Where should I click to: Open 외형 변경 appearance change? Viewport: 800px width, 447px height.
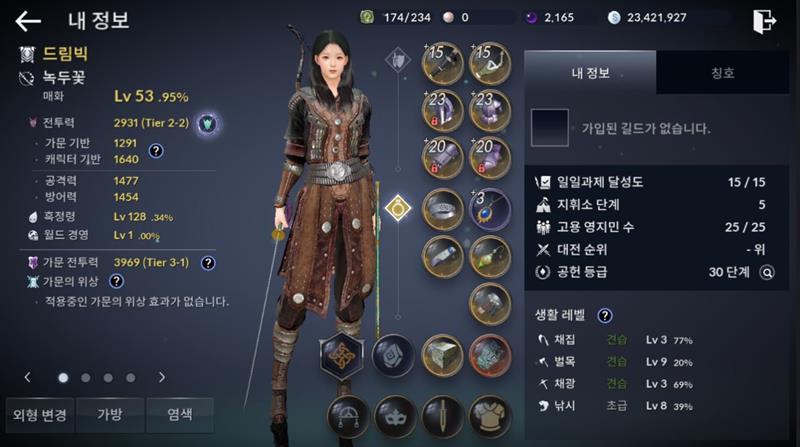37,415
